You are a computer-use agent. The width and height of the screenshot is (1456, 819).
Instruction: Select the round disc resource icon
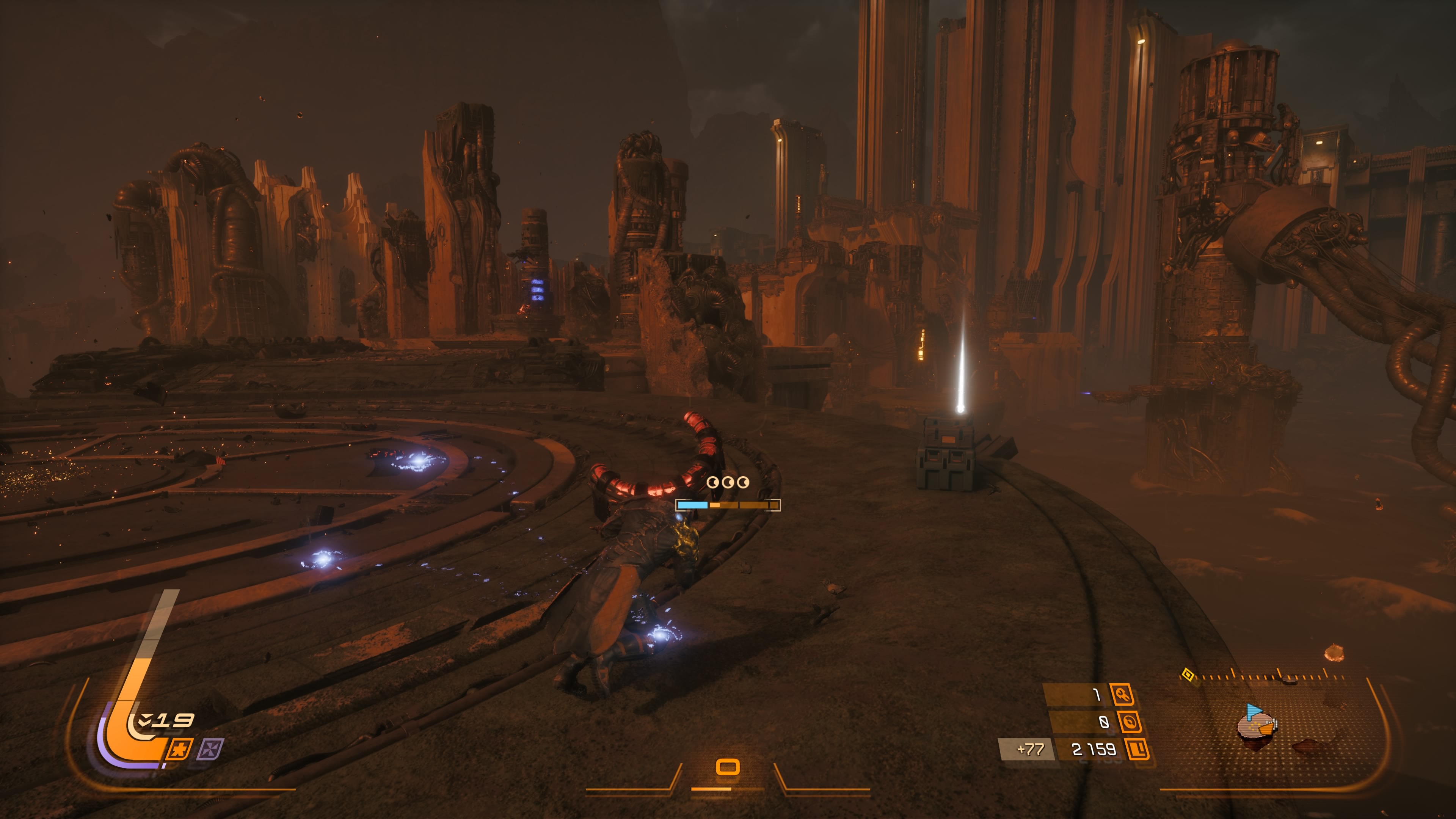pos(1129,722)
